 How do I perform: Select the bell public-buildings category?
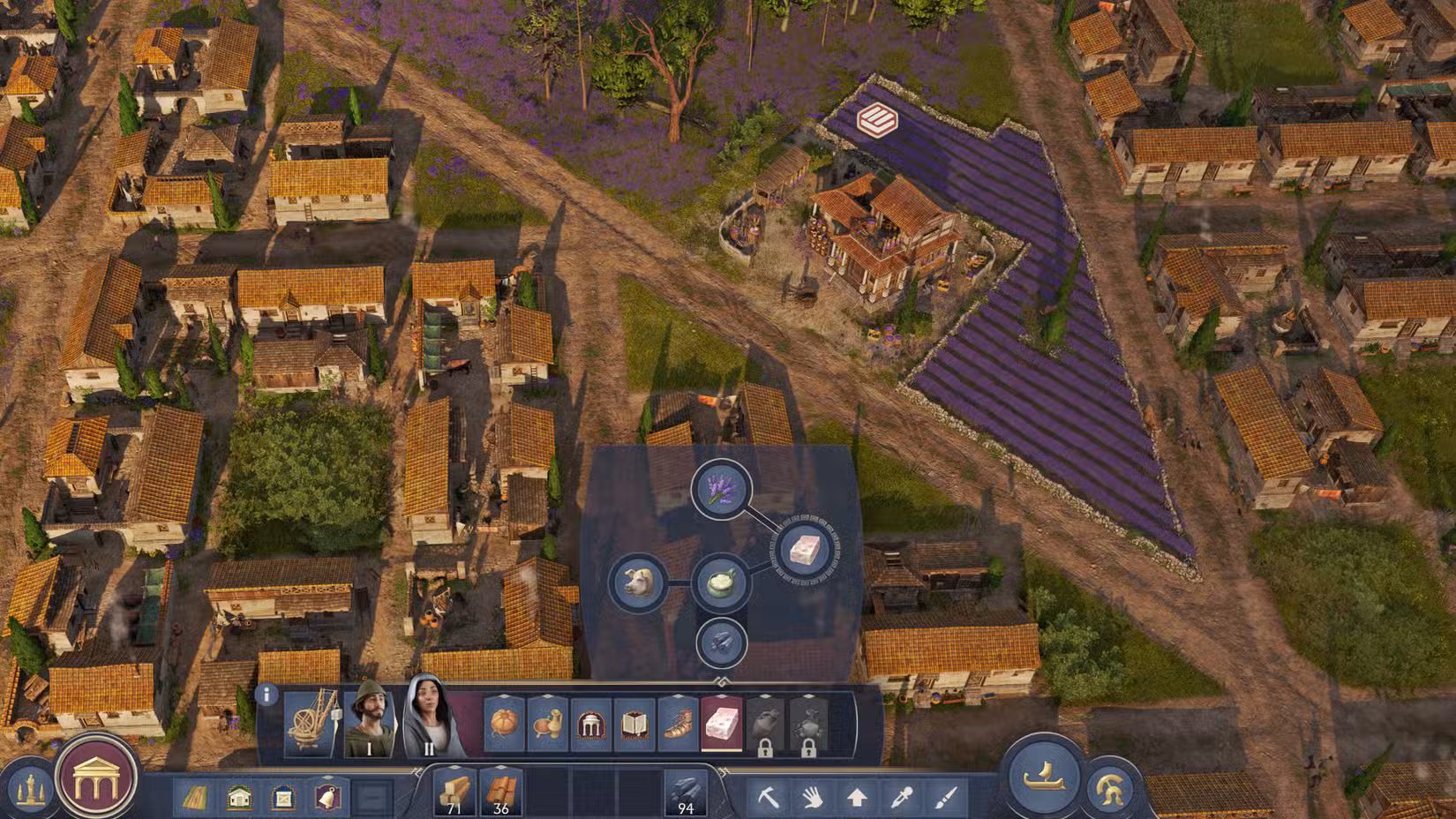pos(326,796)
